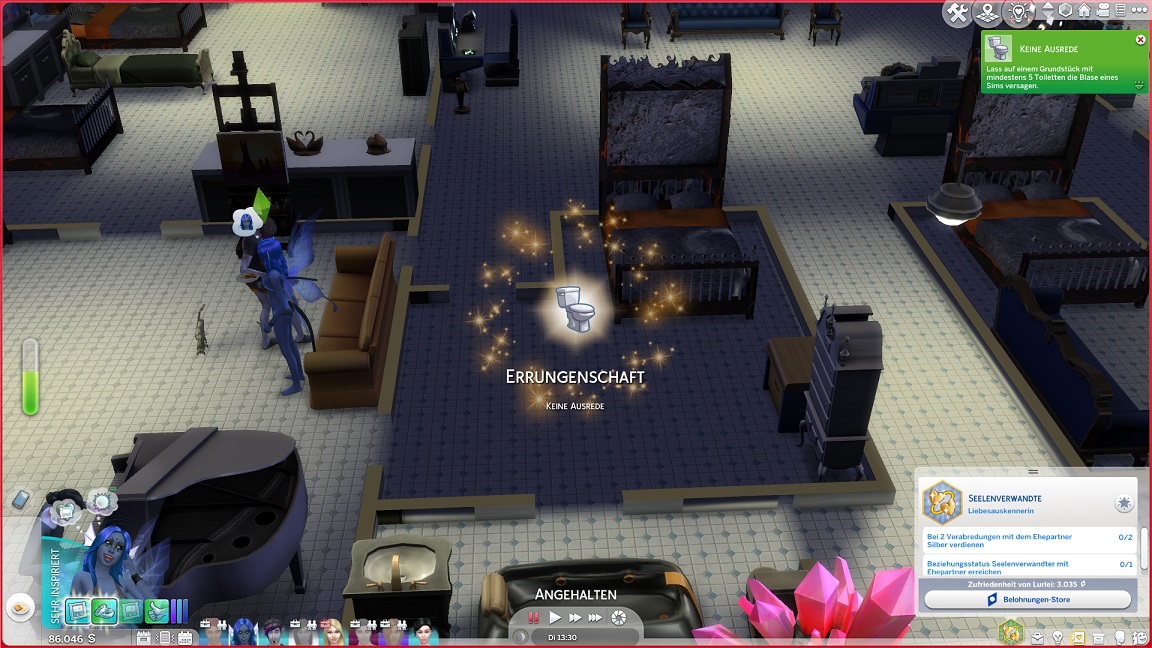This screenshot has width=1152, height=648.
Task: Select the green thumbs-up moodlet
Action: point(156,611)
